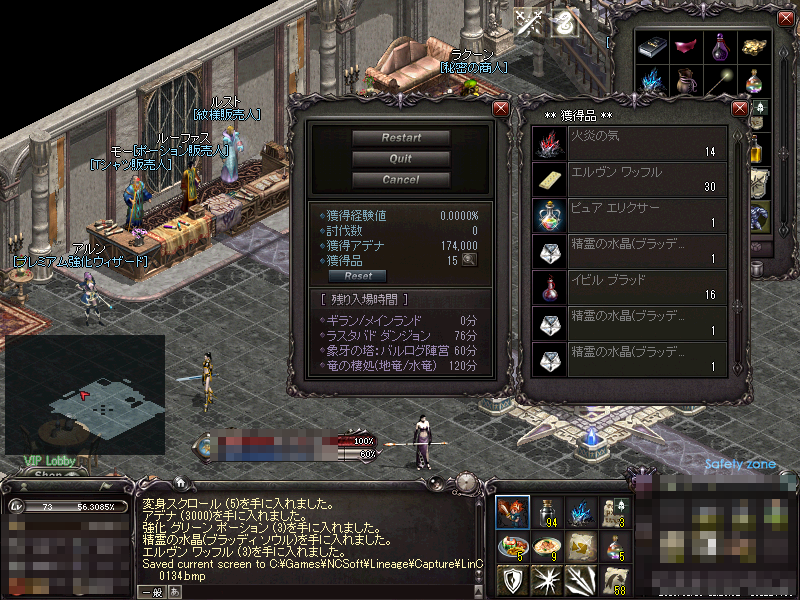Viewport: 800px width, 600px height.
Task: Select the brown pouch in inventory
Action: point(686,80)
